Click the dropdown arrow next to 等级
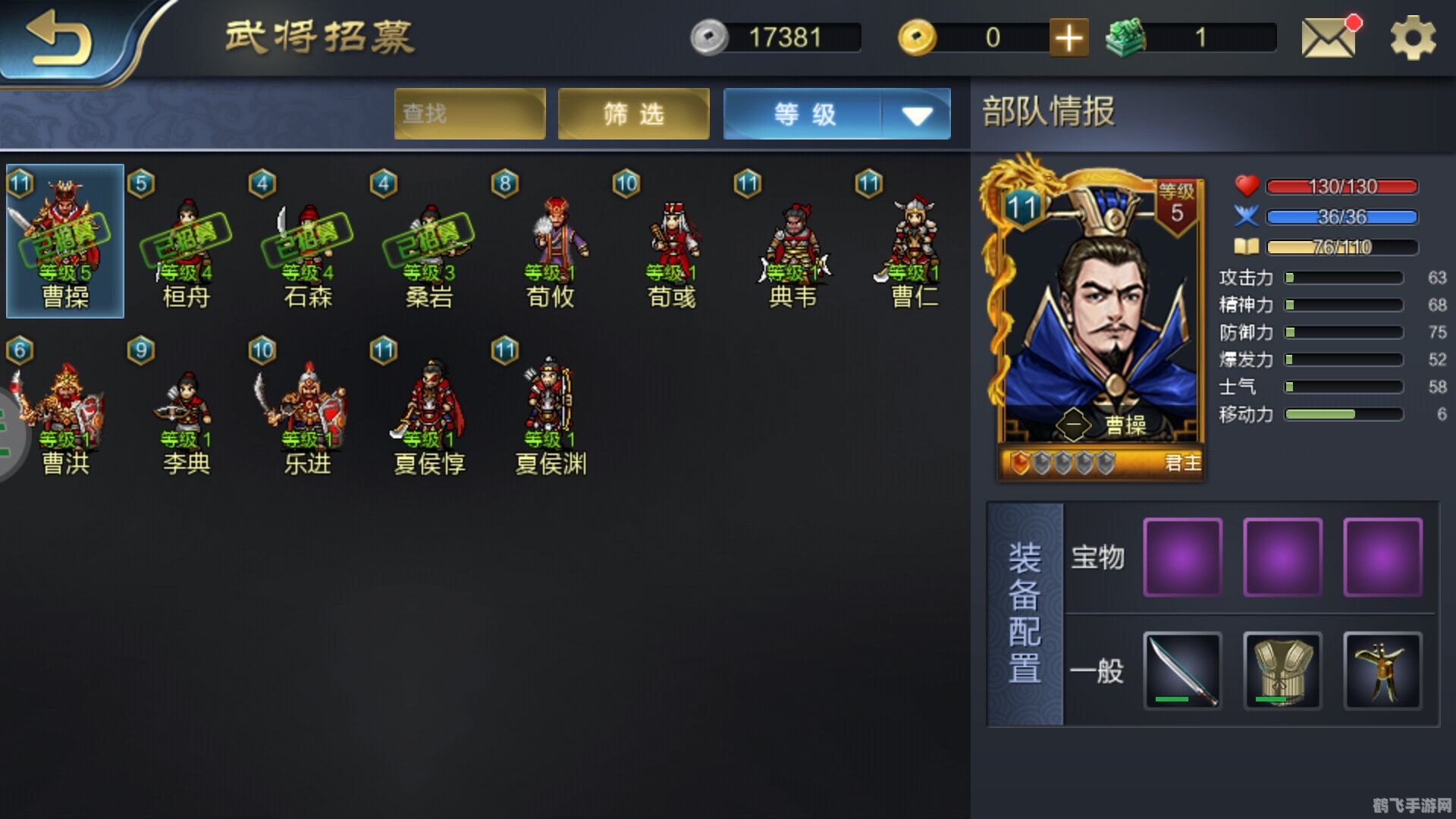 (917, 115)
